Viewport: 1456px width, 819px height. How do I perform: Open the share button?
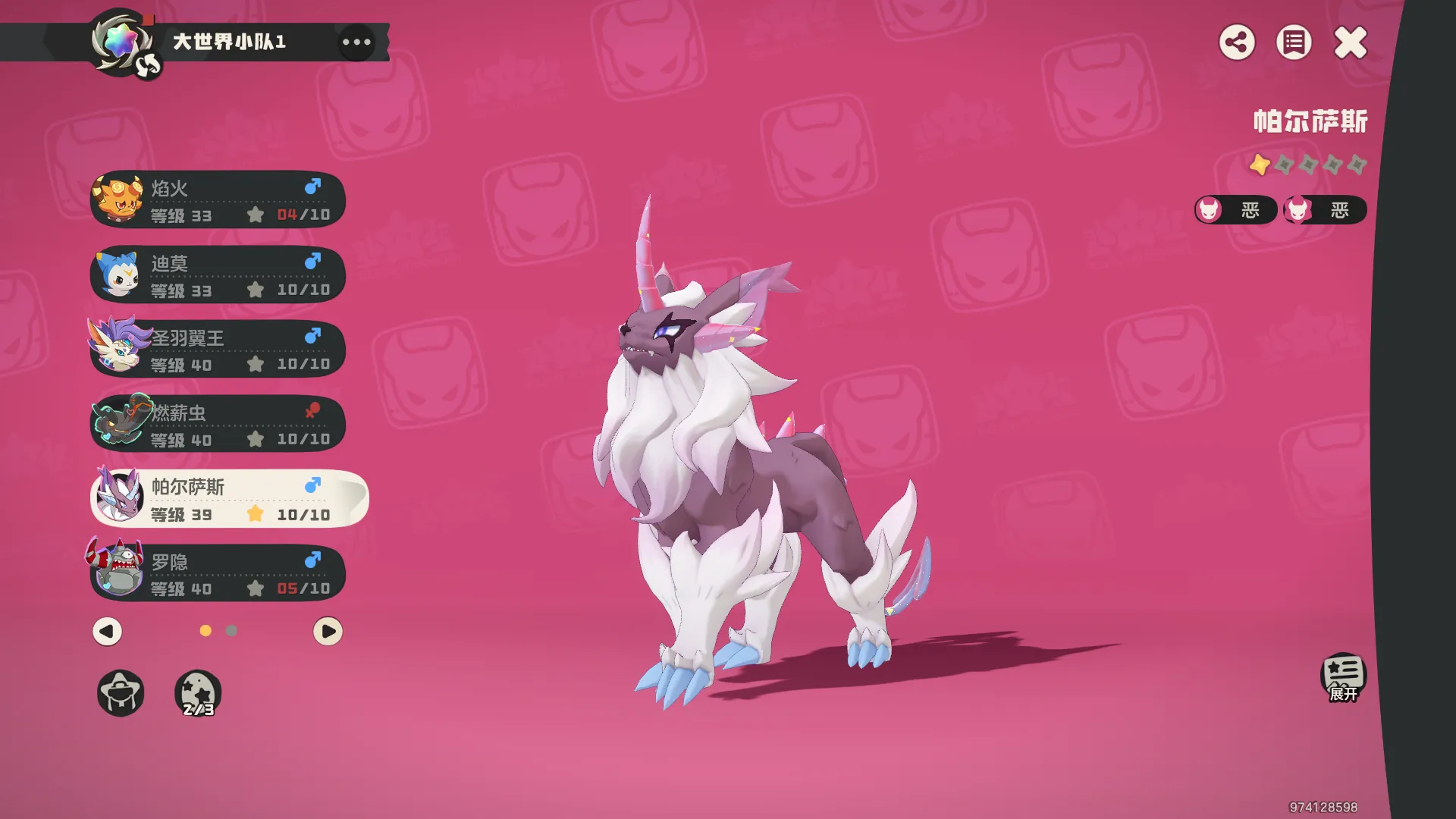coord(1237,42)
